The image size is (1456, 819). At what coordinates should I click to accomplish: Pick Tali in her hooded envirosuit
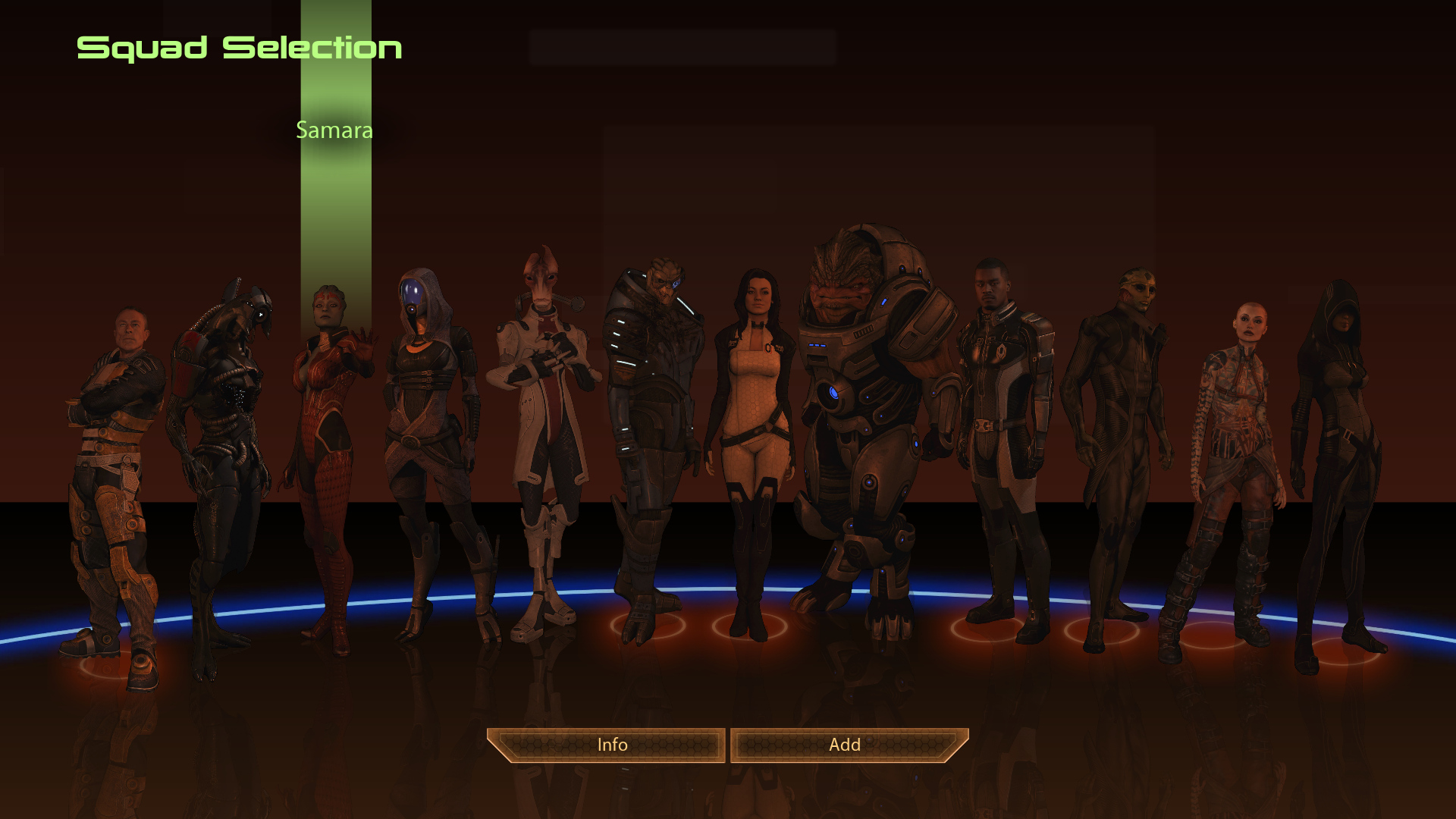click(x=428, y=425)
